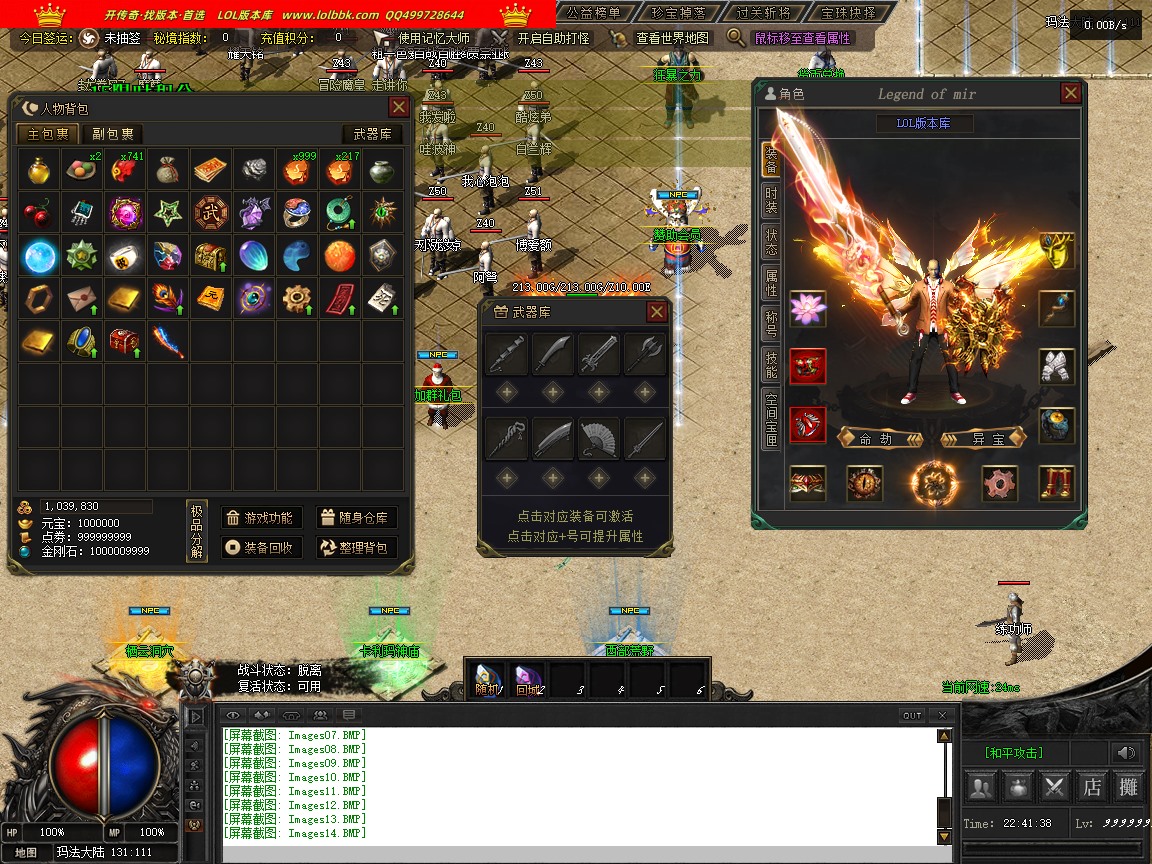Open 随身仓库 portable storage

coord(357,517)
